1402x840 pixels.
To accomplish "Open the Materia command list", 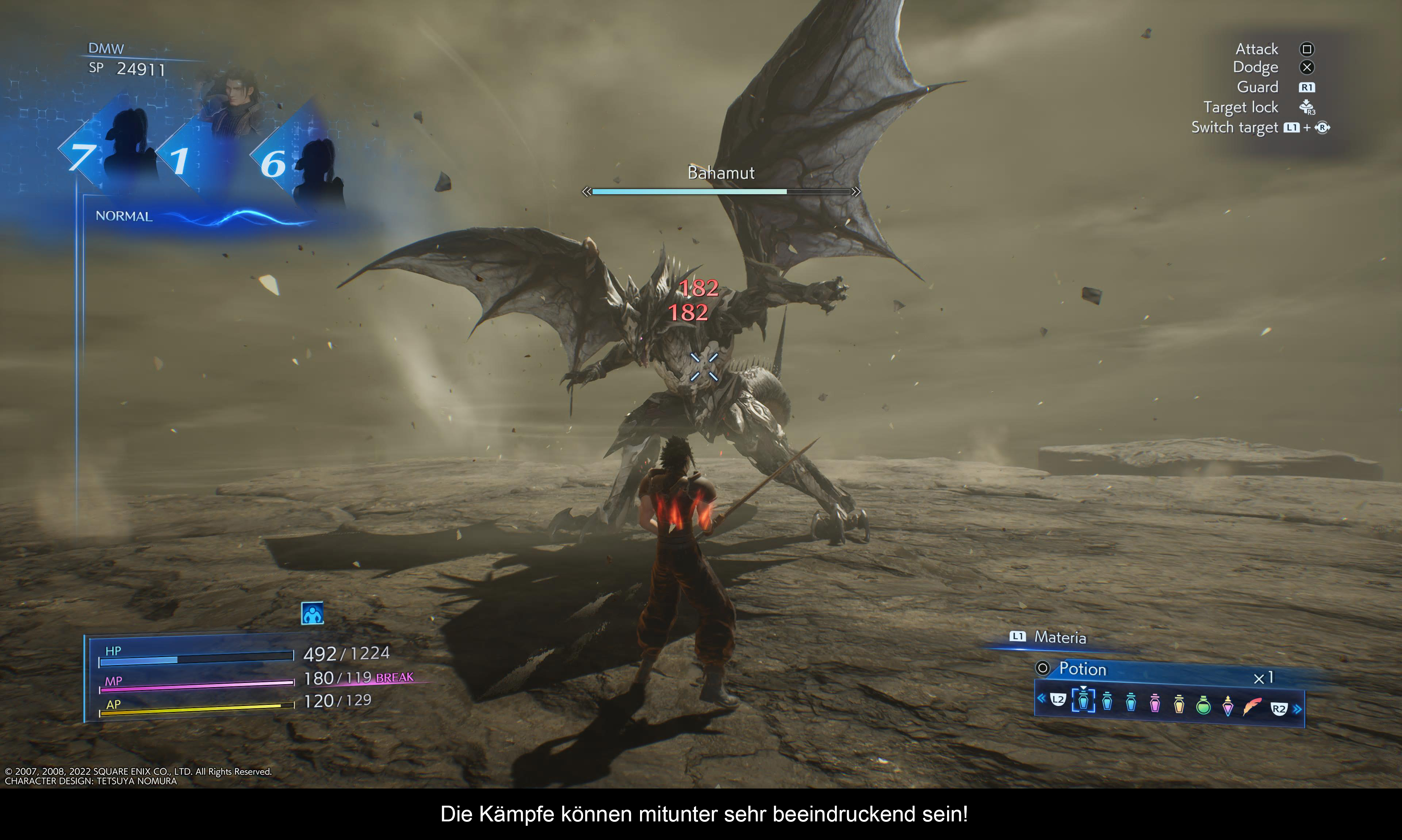I will [1060, 637].
